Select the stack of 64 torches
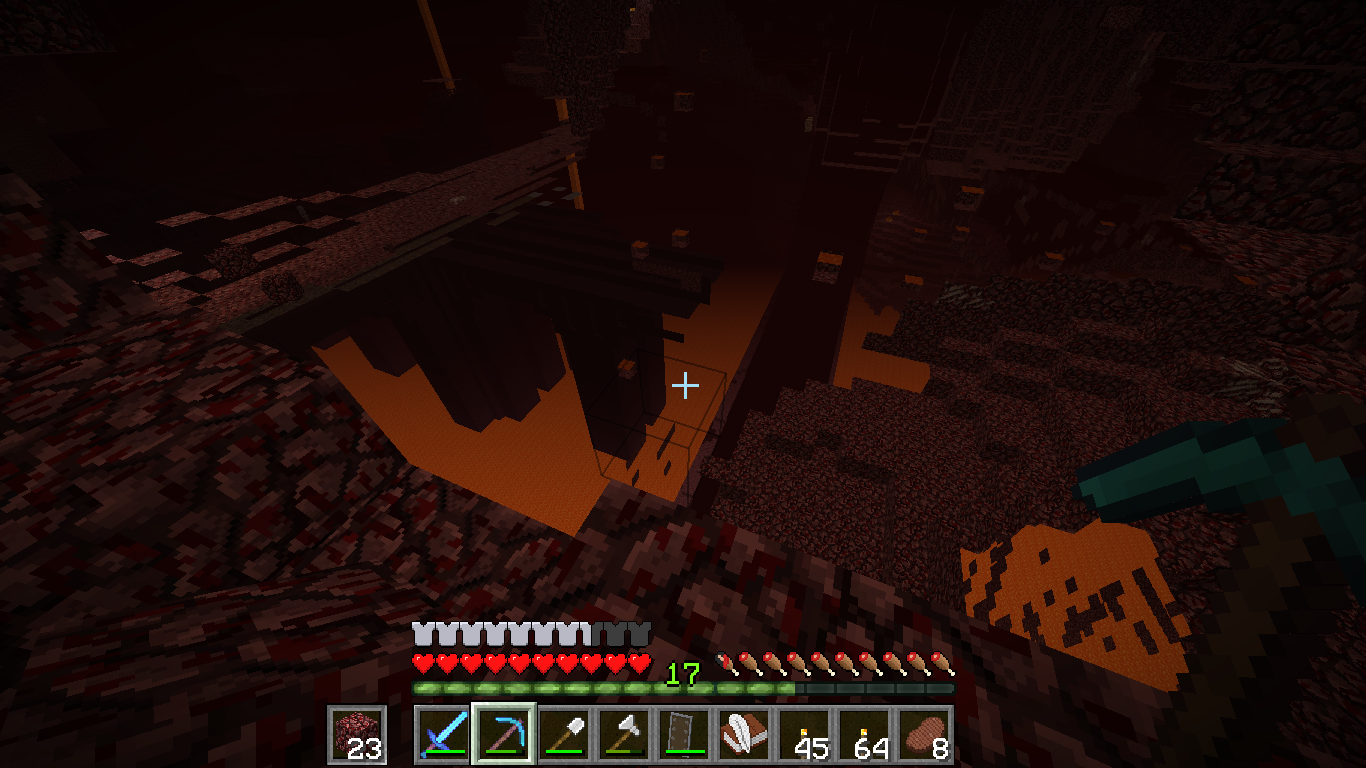 coord(864,735)
